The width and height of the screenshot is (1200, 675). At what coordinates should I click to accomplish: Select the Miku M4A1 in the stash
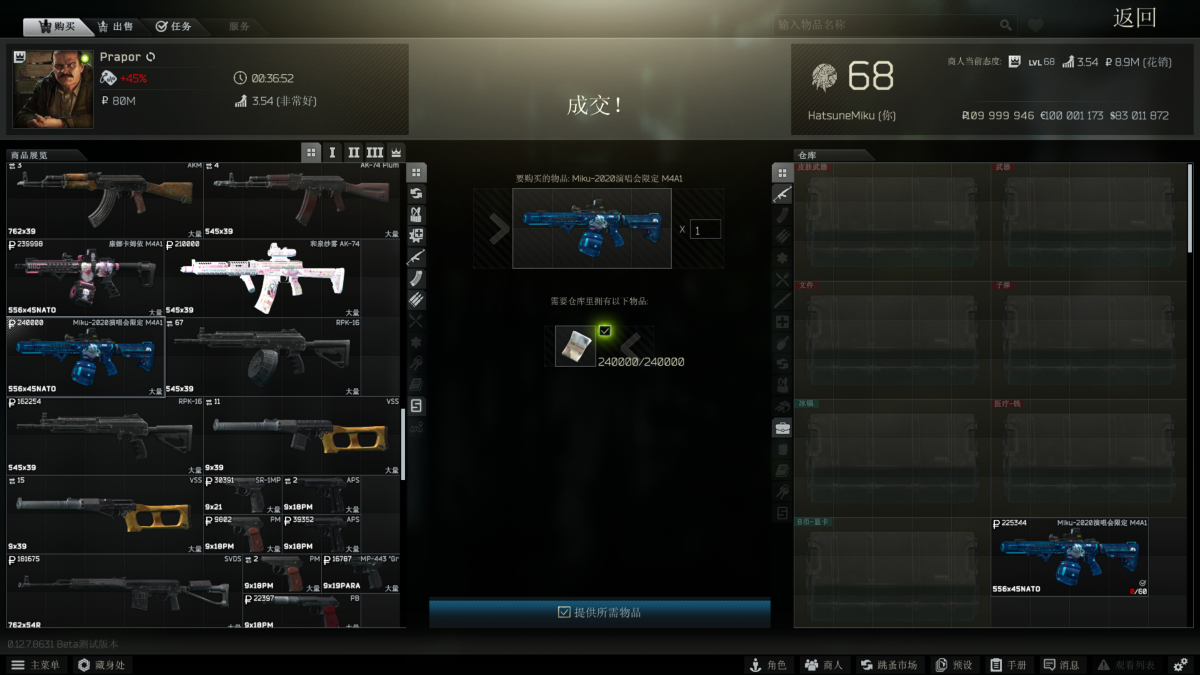pos(1069,556)
